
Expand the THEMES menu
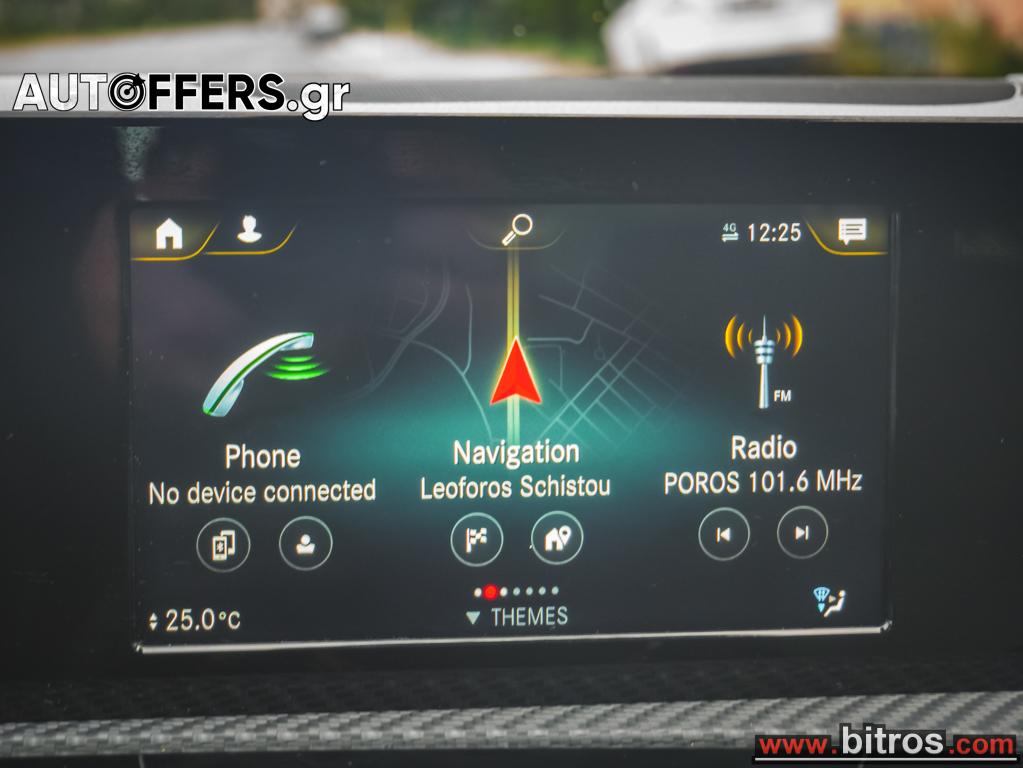[x=517, y=617]
